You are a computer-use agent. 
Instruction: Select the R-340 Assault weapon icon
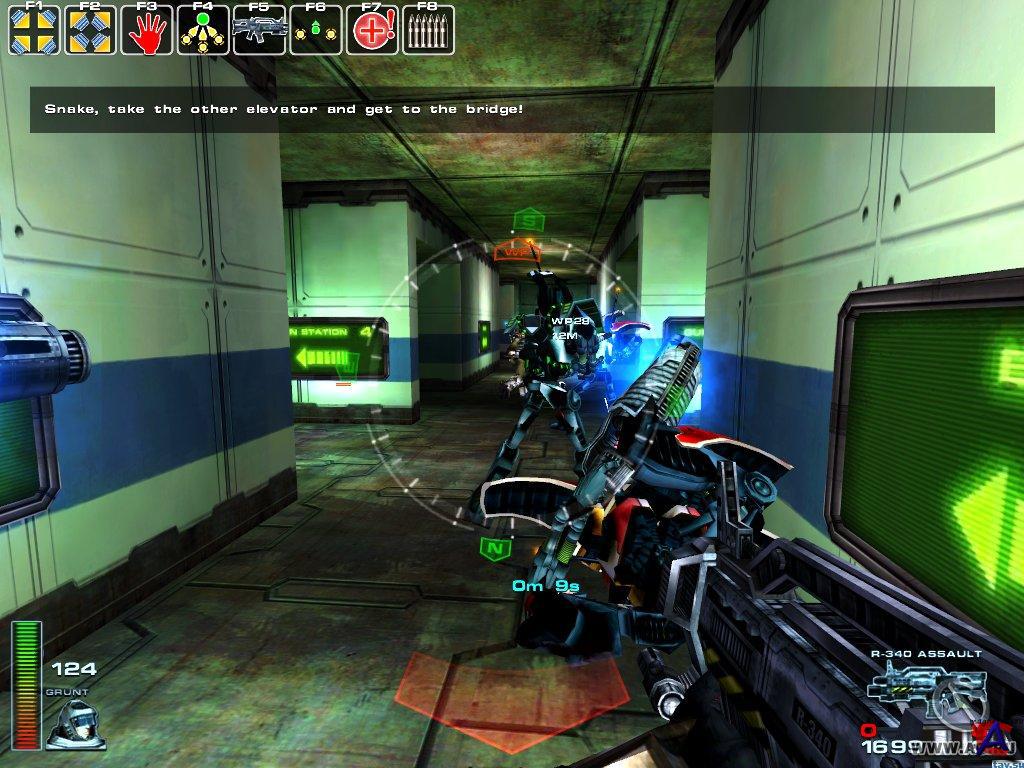point(910,688)
